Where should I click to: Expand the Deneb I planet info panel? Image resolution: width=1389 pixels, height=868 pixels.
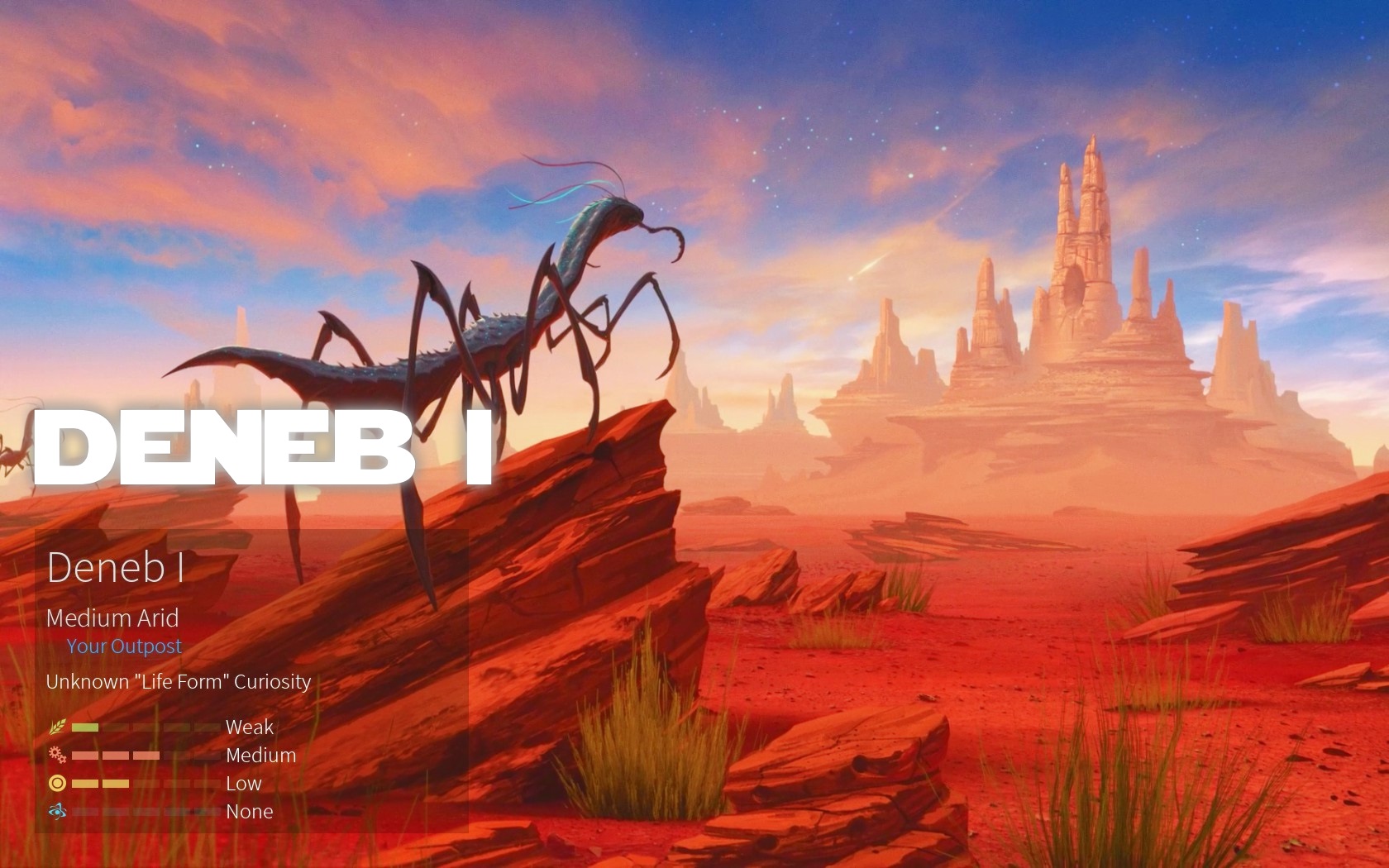tap(117, 569)
